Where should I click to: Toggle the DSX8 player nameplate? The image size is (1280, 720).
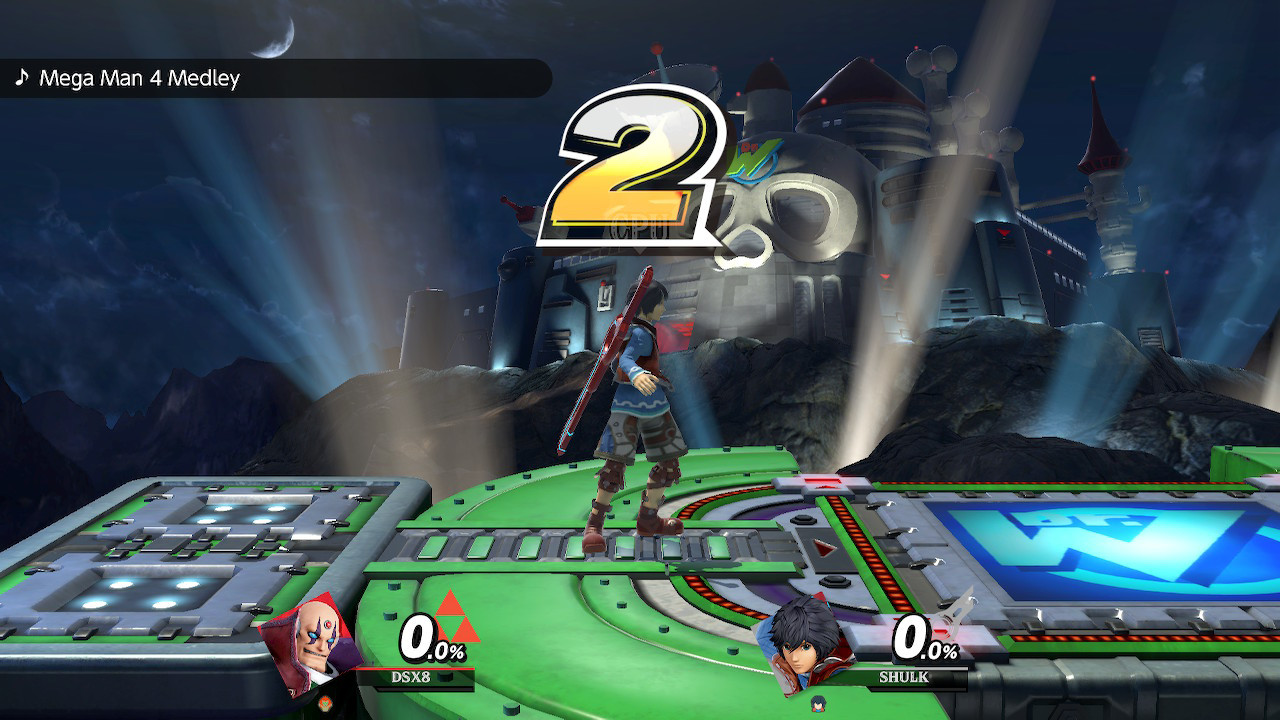[412, 675]
